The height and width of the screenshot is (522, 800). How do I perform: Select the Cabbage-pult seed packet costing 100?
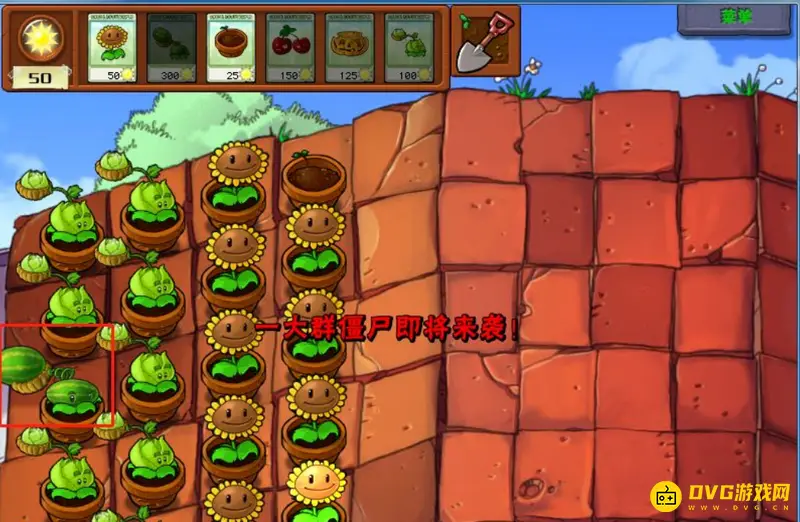tap(407, 47)
